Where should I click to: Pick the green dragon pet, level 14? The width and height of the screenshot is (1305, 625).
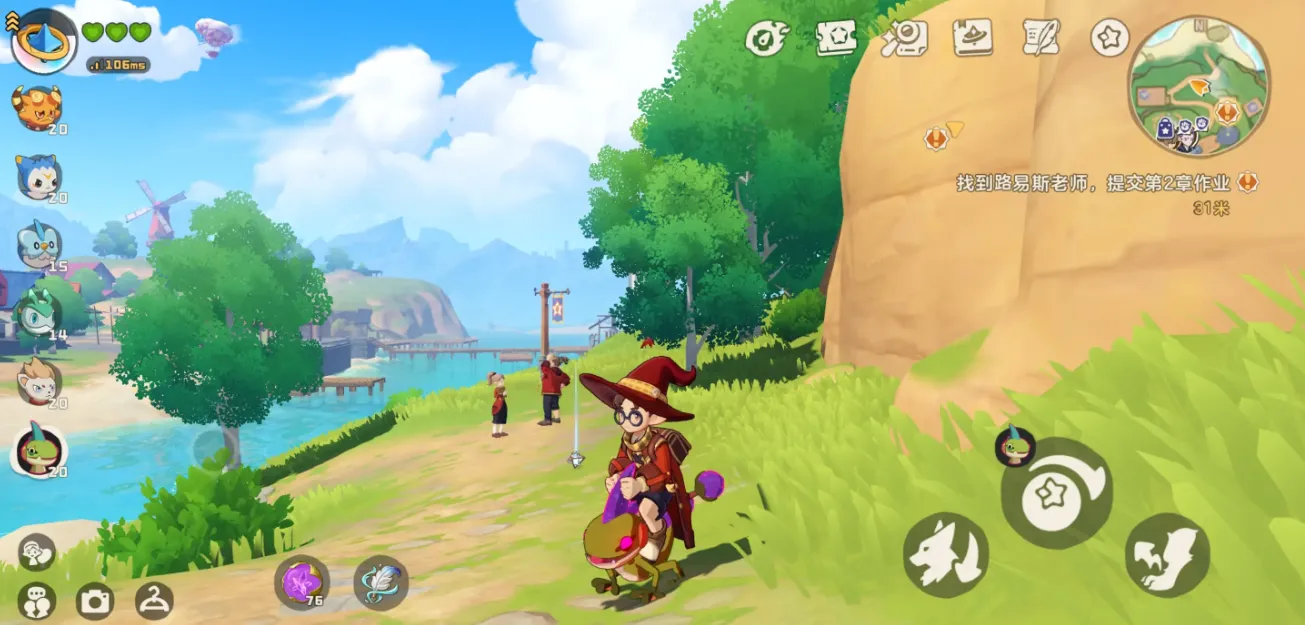(x=39, y=313)
